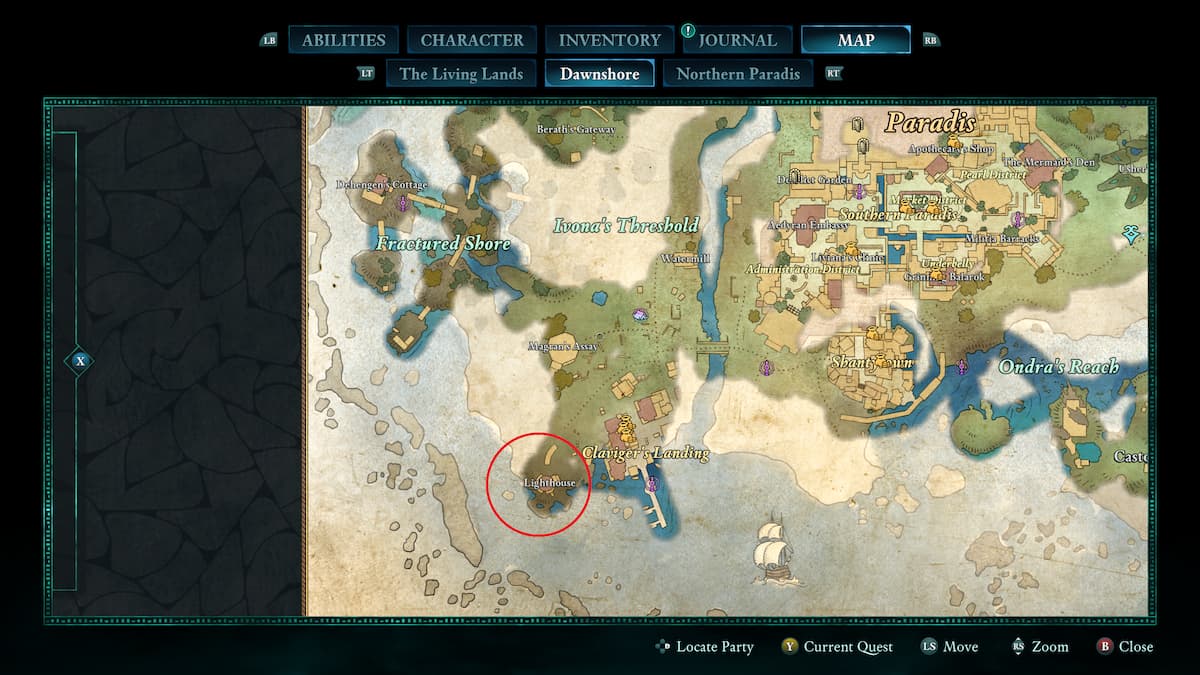
Task: Click the beacon at Dehengen's Cottage
Action: coord(404,204)
